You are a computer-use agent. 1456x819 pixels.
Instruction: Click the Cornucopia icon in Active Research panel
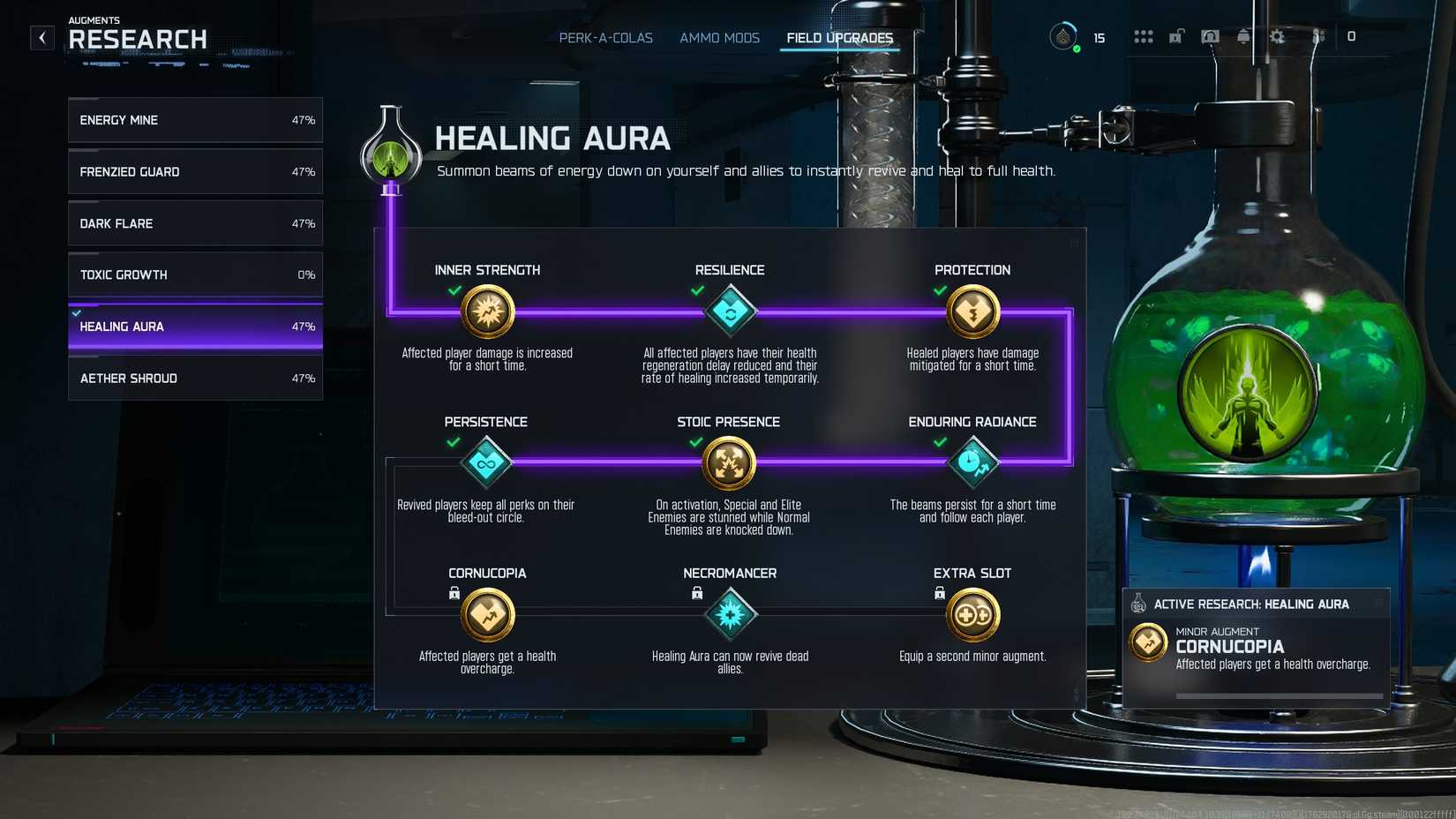(x=1148, y=642)
